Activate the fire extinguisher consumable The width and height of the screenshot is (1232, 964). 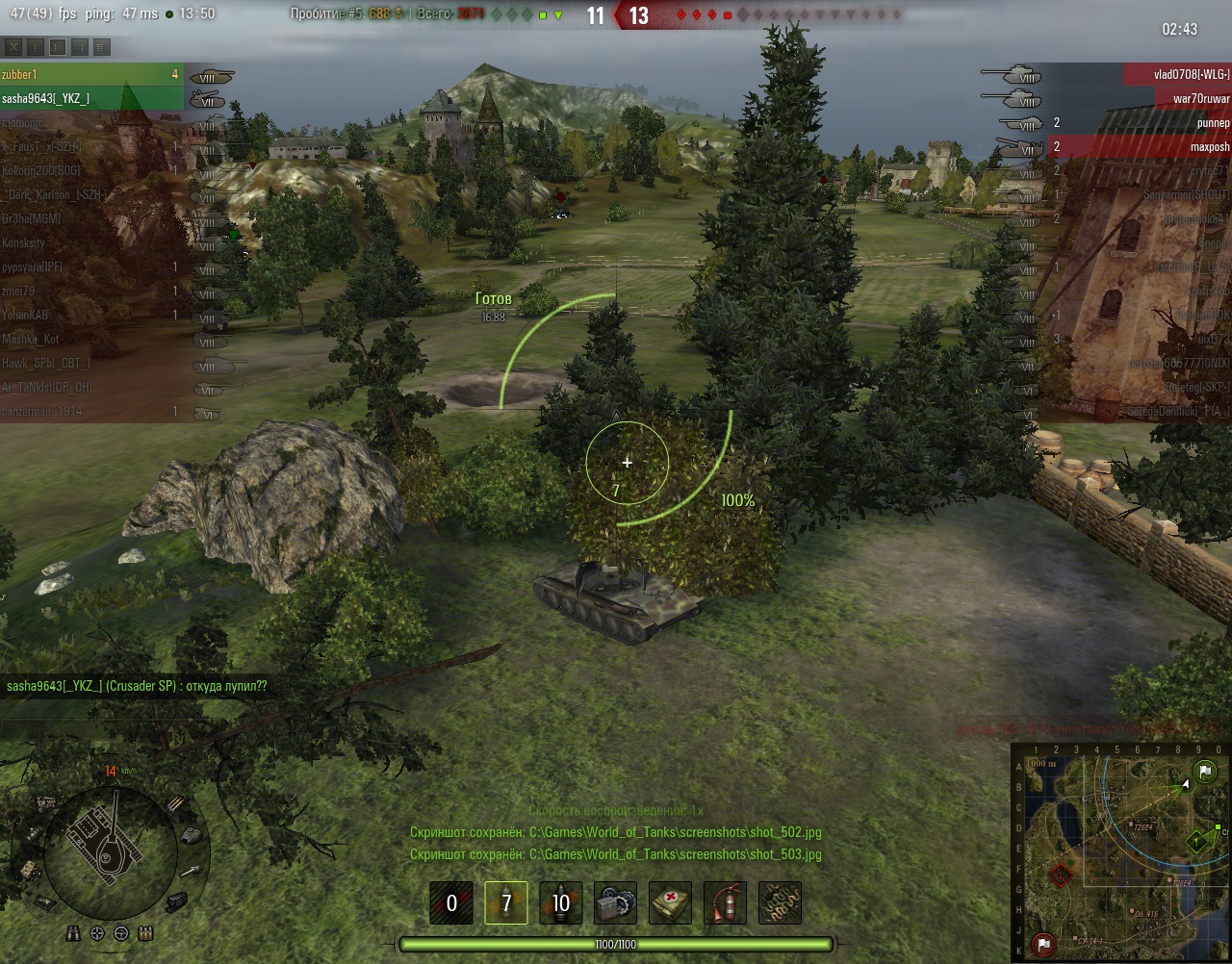pyautogui.click(x=725, y=902)
